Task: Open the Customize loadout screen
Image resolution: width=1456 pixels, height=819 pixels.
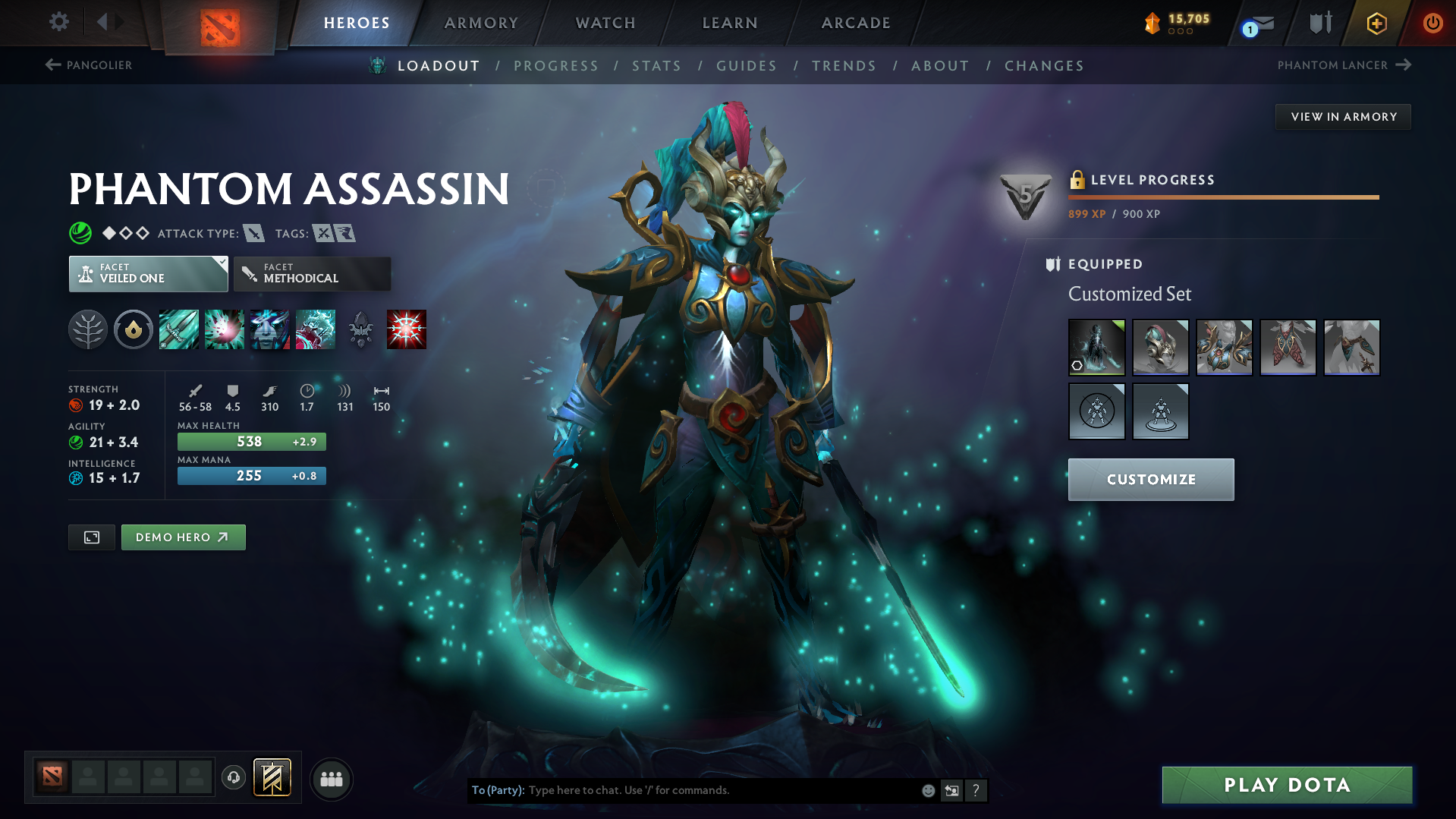Action: [x=1150, y=480]
